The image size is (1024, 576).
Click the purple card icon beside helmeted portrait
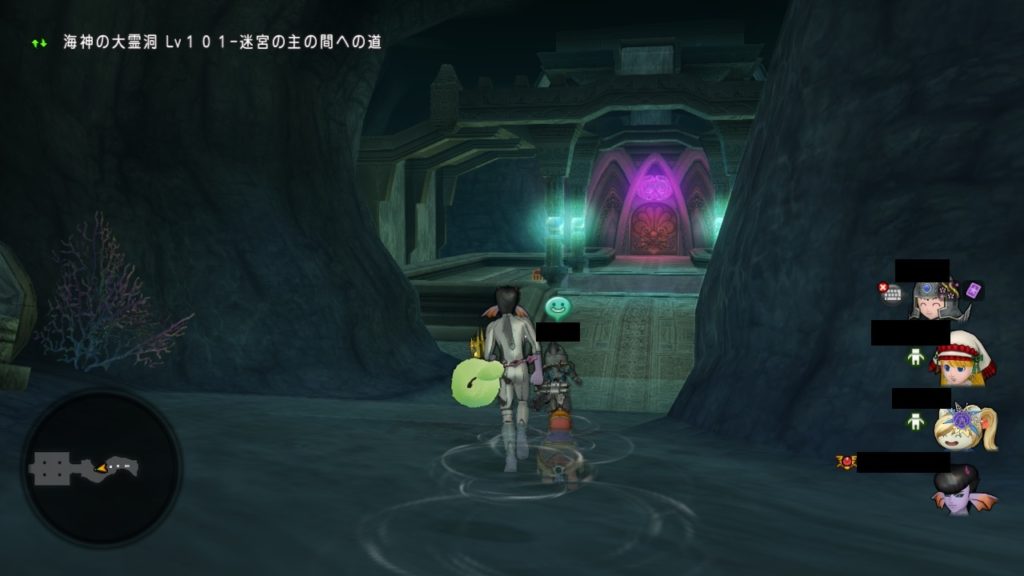973,291
